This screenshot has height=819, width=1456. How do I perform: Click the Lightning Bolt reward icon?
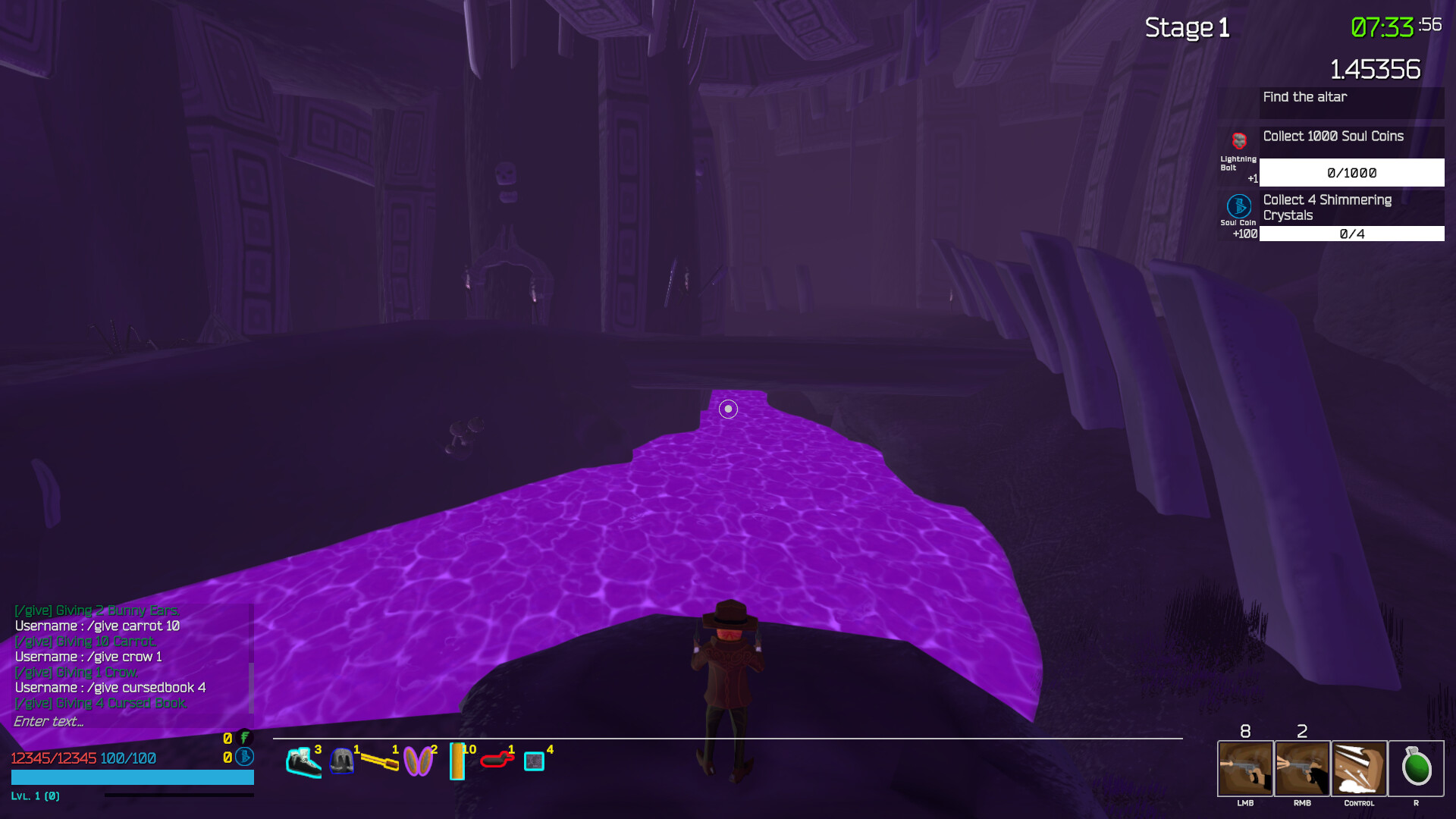pyautogui.click(x=1239, y=142)
